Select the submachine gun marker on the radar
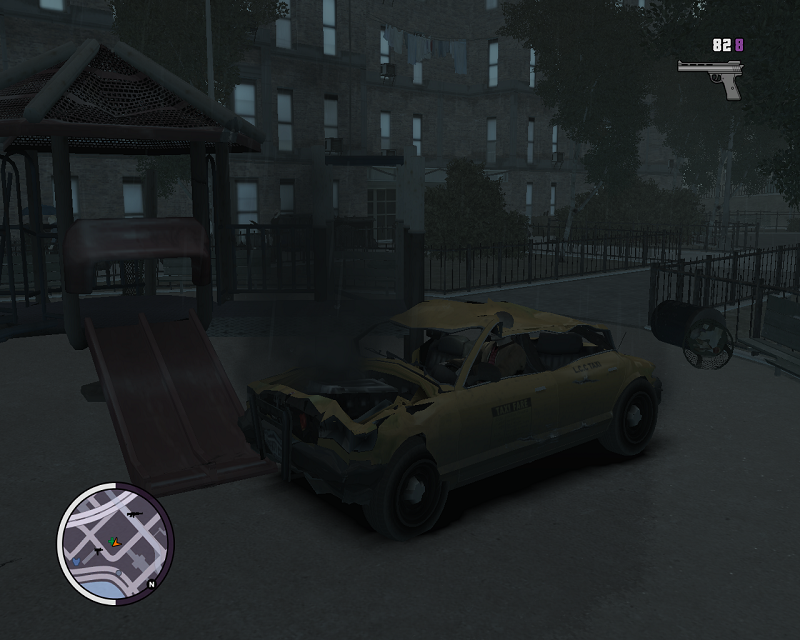The height and width of the screenshot is (640, 800). (x=97, y=551)
